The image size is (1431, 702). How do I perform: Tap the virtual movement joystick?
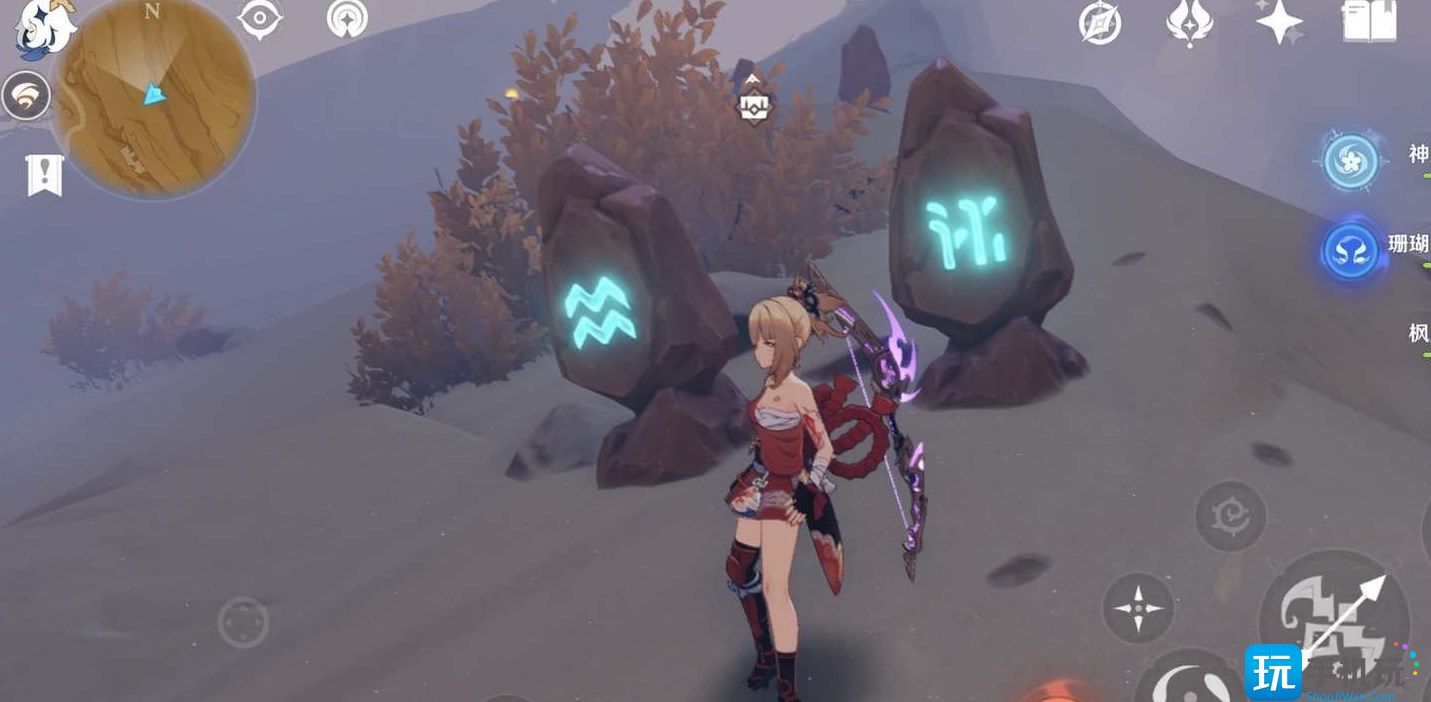coord(243,623)
